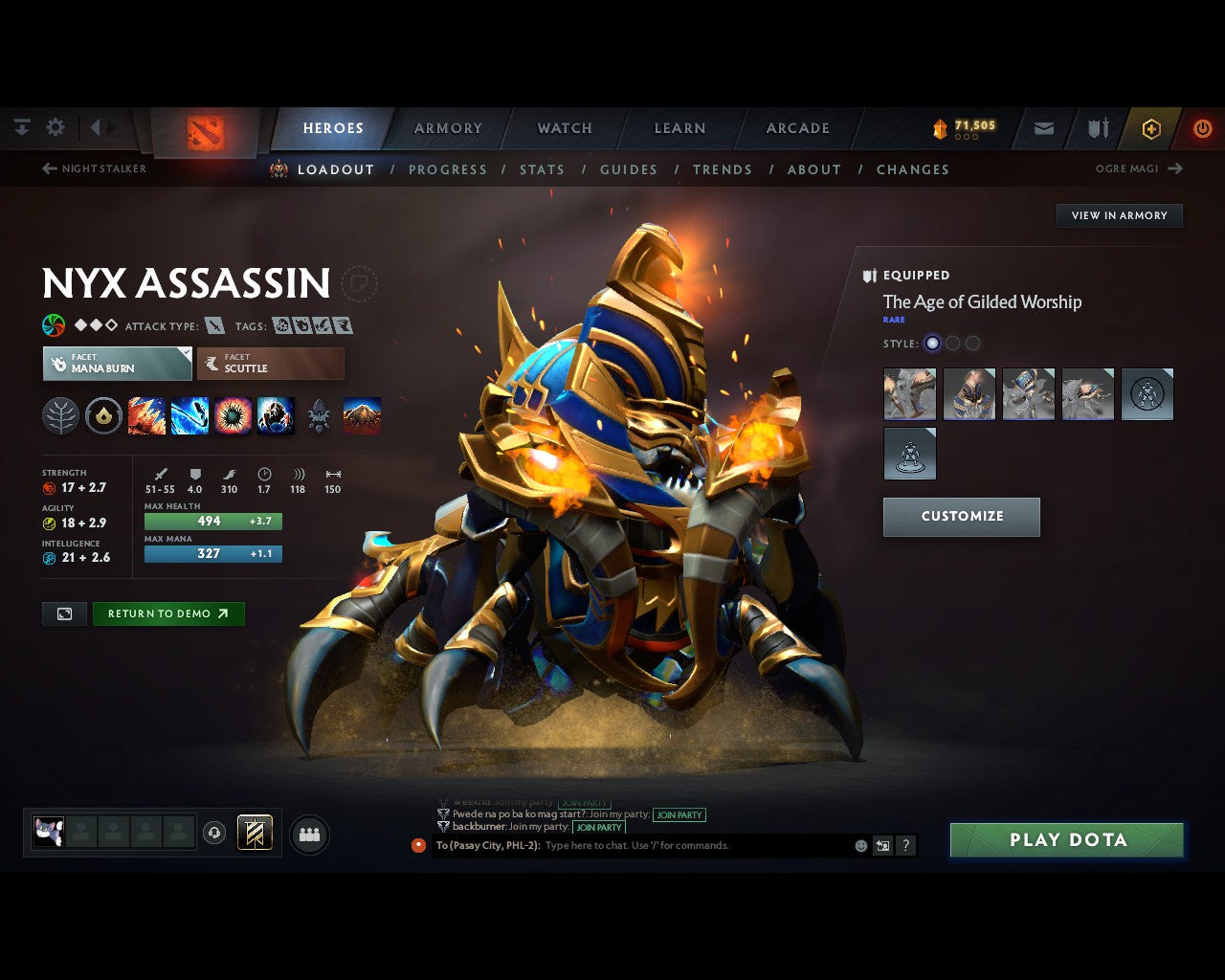Viewport: 1225px width, 980px height.
Task: Click the hero navigation arrows
Action: point(100,127)
